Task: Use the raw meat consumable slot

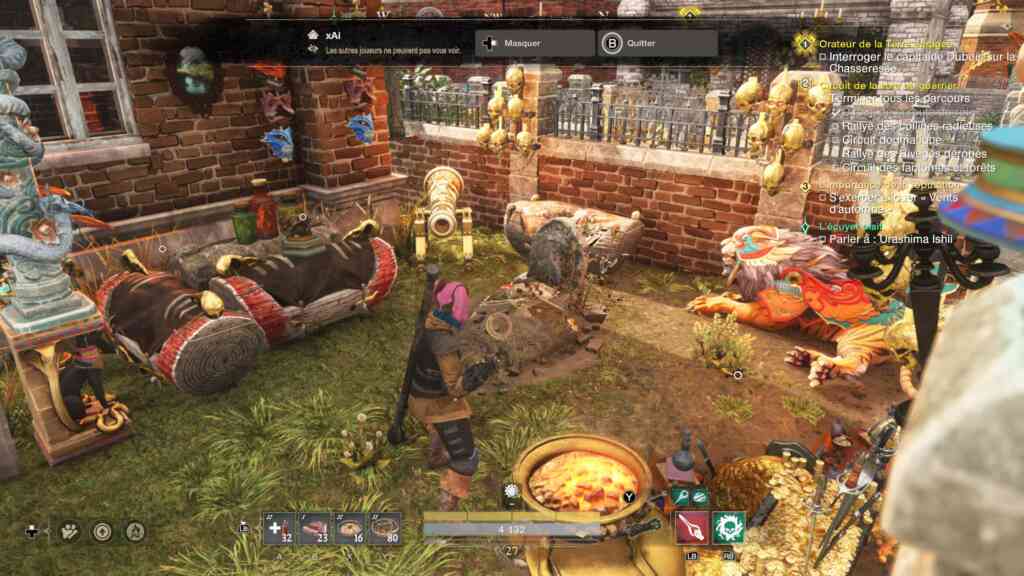Action: (315, 528)
